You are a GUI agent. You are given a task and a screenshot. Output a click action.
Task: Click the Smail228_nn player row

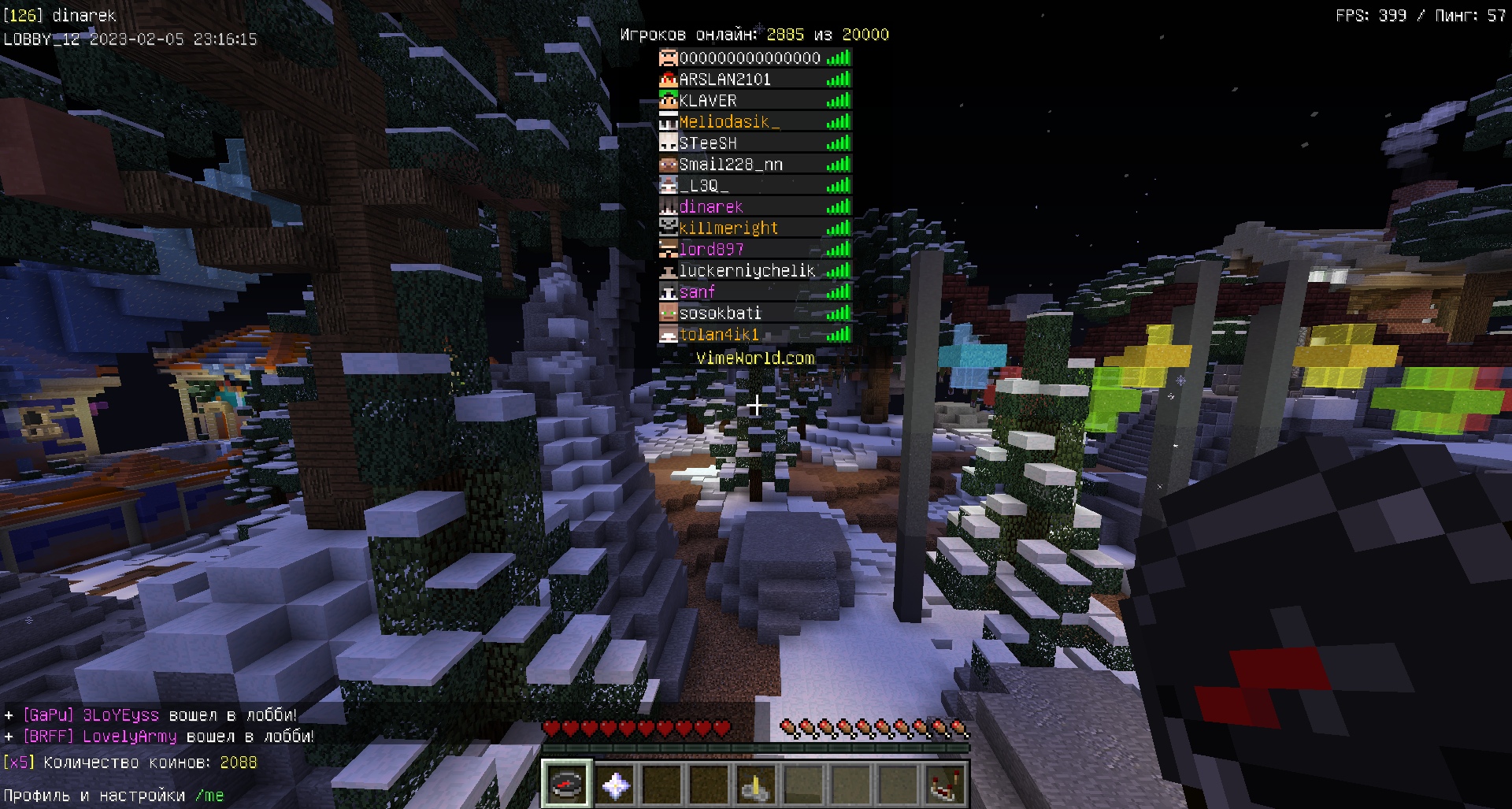point(755,165)
